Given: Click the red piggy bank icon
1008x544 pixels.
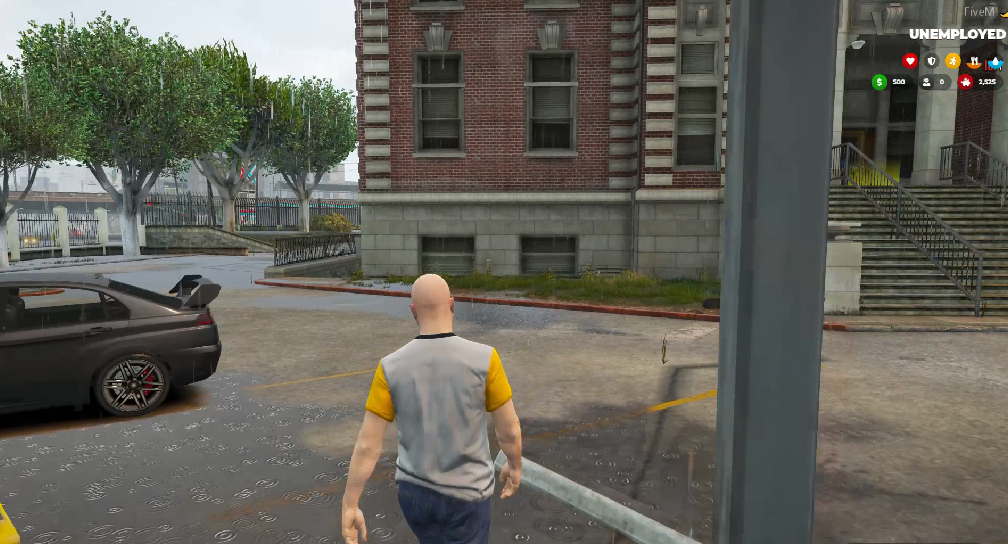Looking at the screenshot, I should [966, 82].
